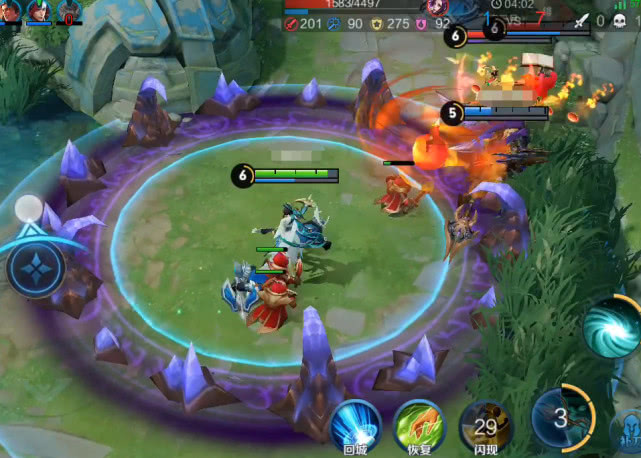Image resolution: width=641 pixels, height=458 pixels.
Task: Activate the 回城 recall spell
Action: coord(355,424)
